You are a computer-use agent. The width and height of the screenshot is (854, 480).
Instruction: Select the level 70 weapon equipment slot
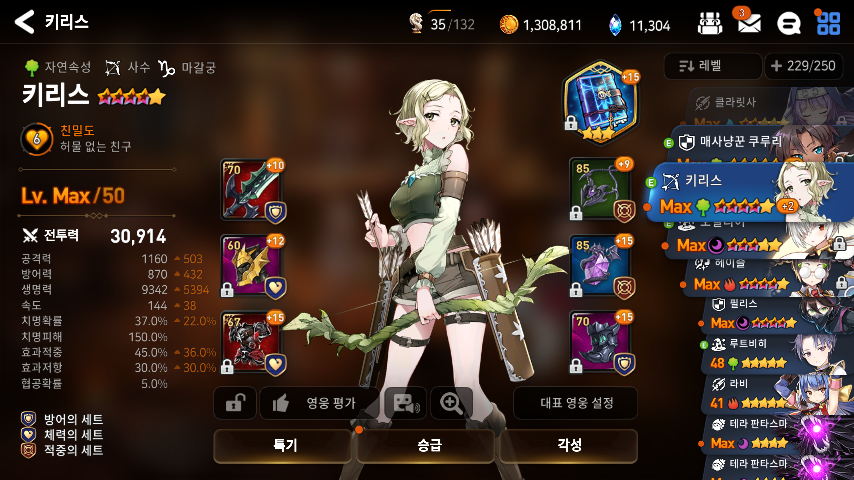(248, 188)
